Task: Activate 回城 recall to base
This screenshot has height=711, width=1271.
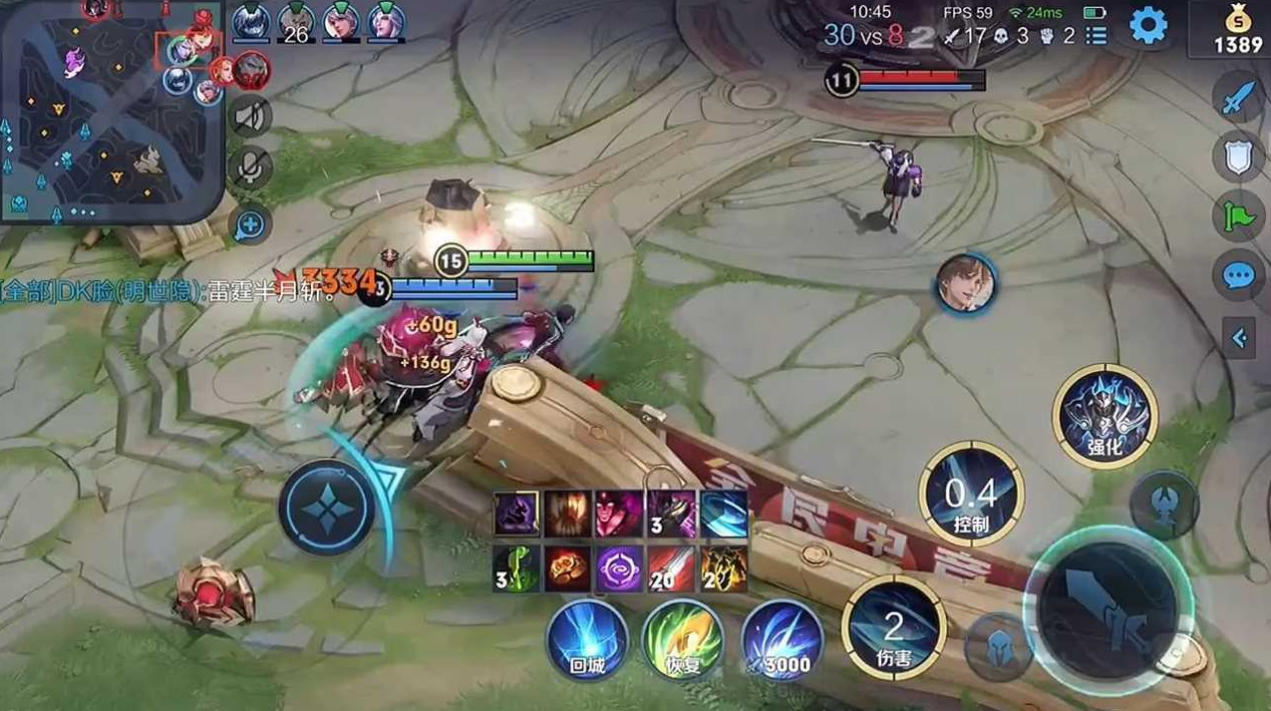Action: [587, 639]
